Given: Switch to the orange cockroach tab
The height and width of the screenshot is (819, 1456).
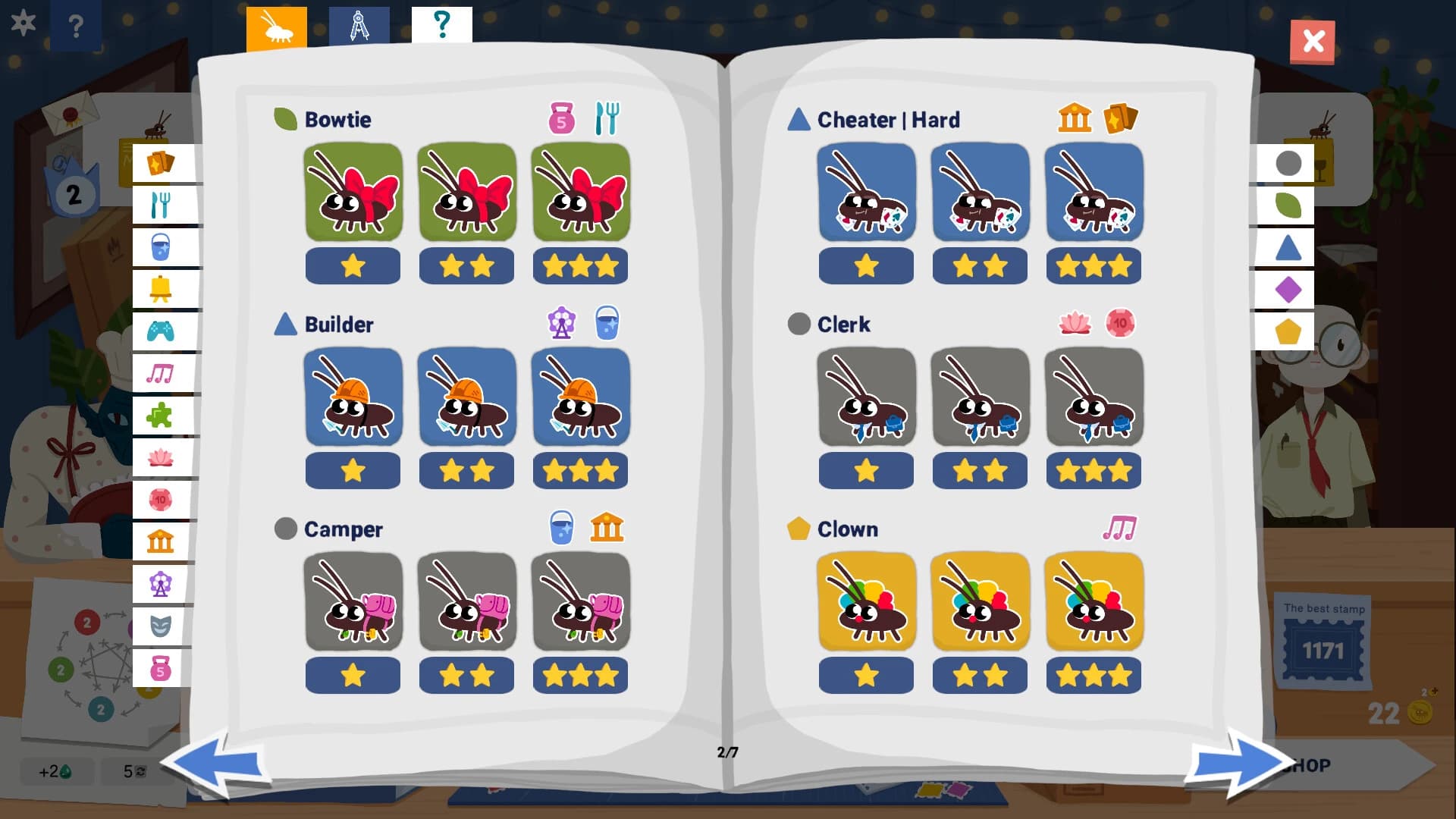Looking at the screenshot, I should [276, 24].
